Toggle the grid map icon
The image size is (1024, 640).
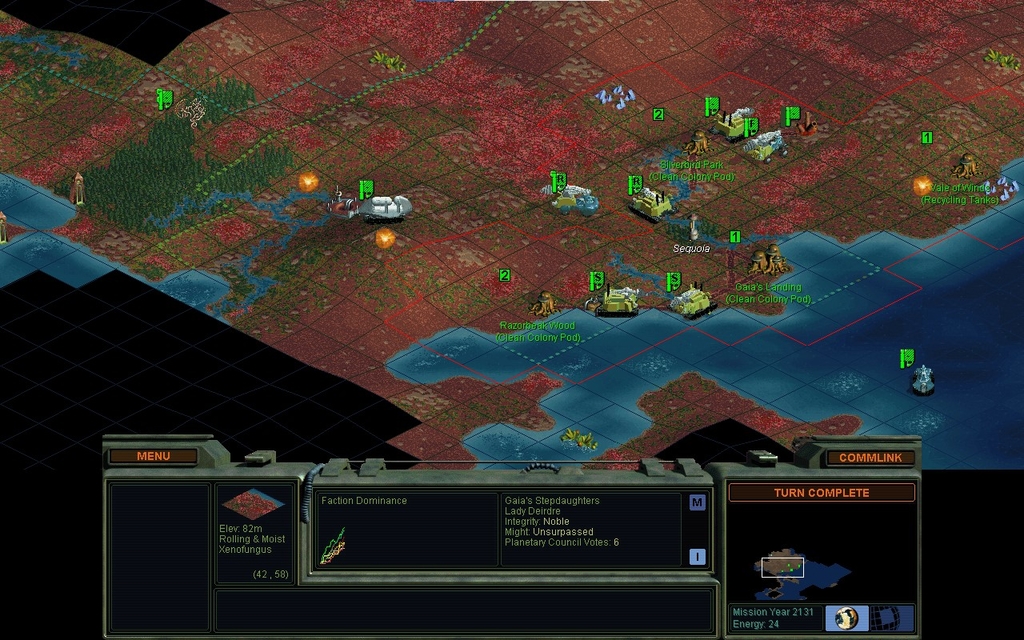[x=882, y=617]
